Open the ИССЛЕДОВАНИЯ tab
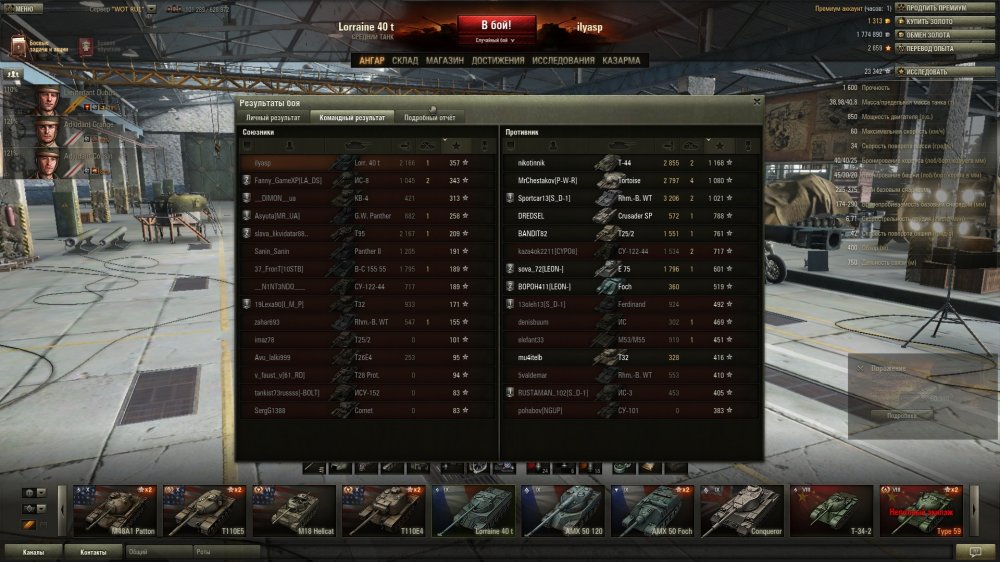The height and width of the screenshot is (562, 1000). pos(564,61)
